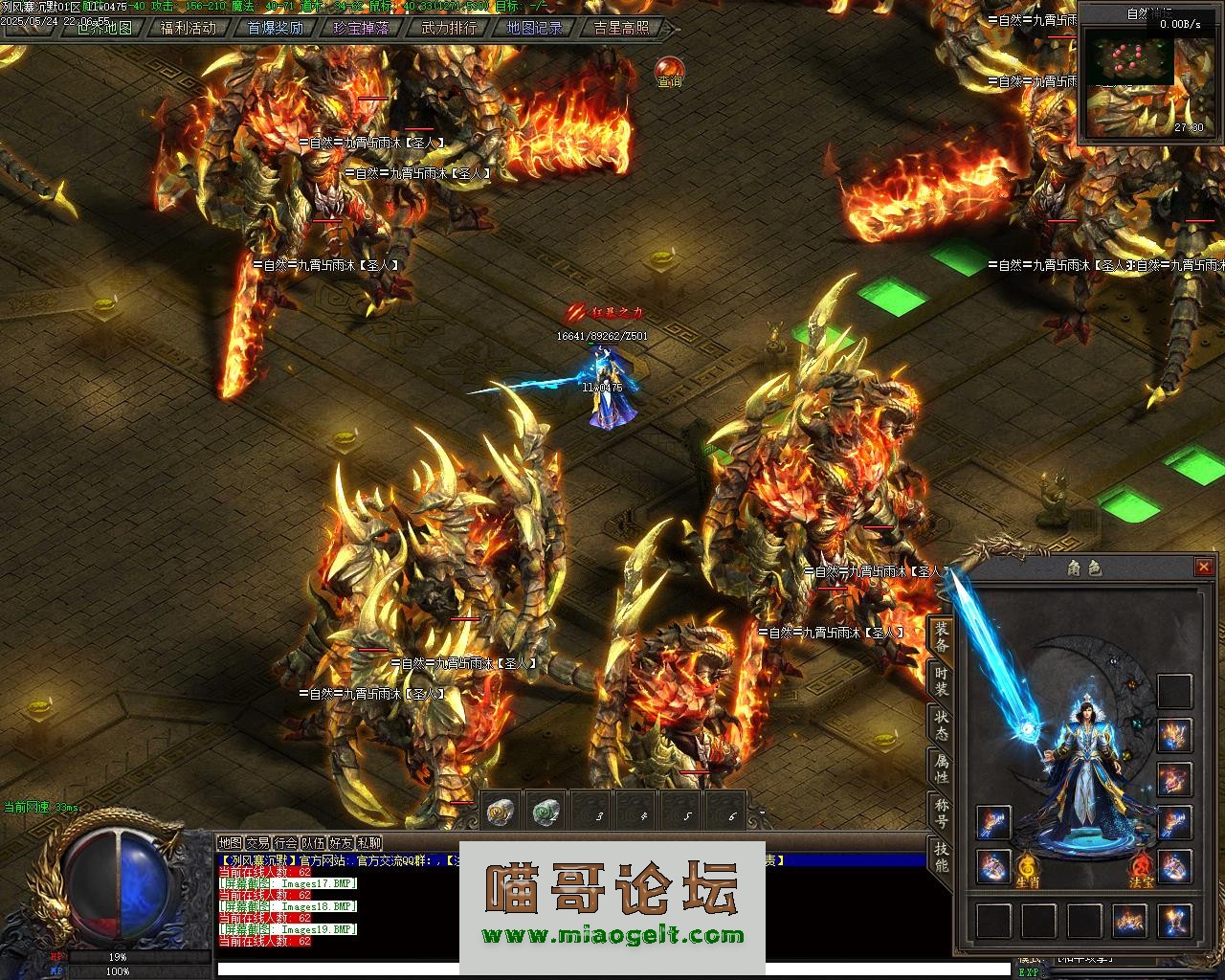Image resolution: width=1225 pixels, height=980 pixels.
Task: Open the 福利活动 welfare events menu
Action: (189, 28)
